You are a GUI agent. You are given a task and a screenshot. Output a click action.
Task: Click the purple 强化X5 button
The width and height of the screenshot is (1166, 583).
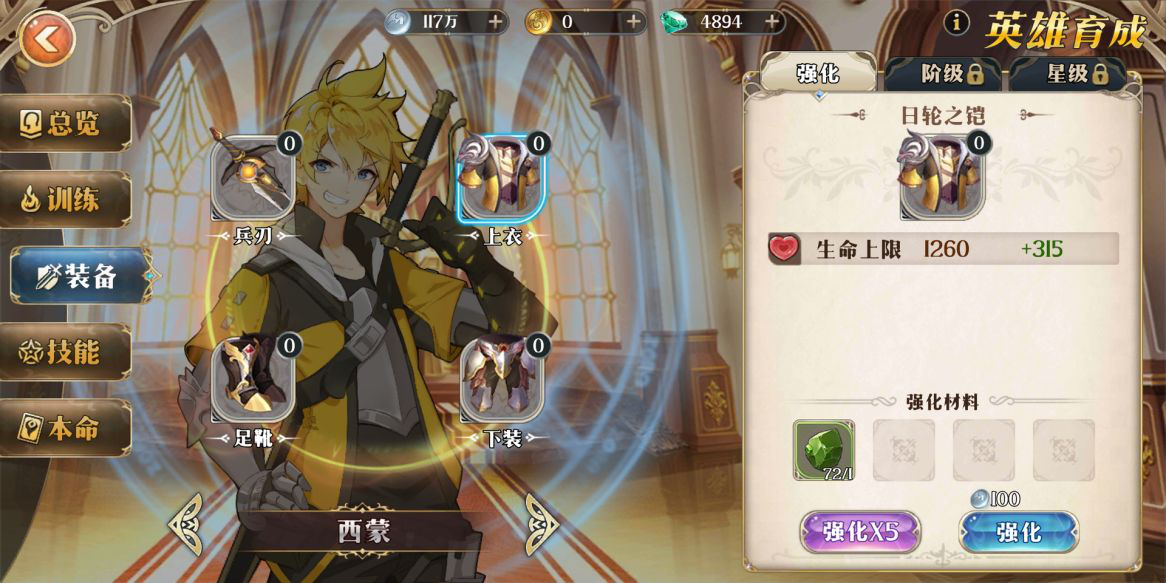(x=860, y=532)
